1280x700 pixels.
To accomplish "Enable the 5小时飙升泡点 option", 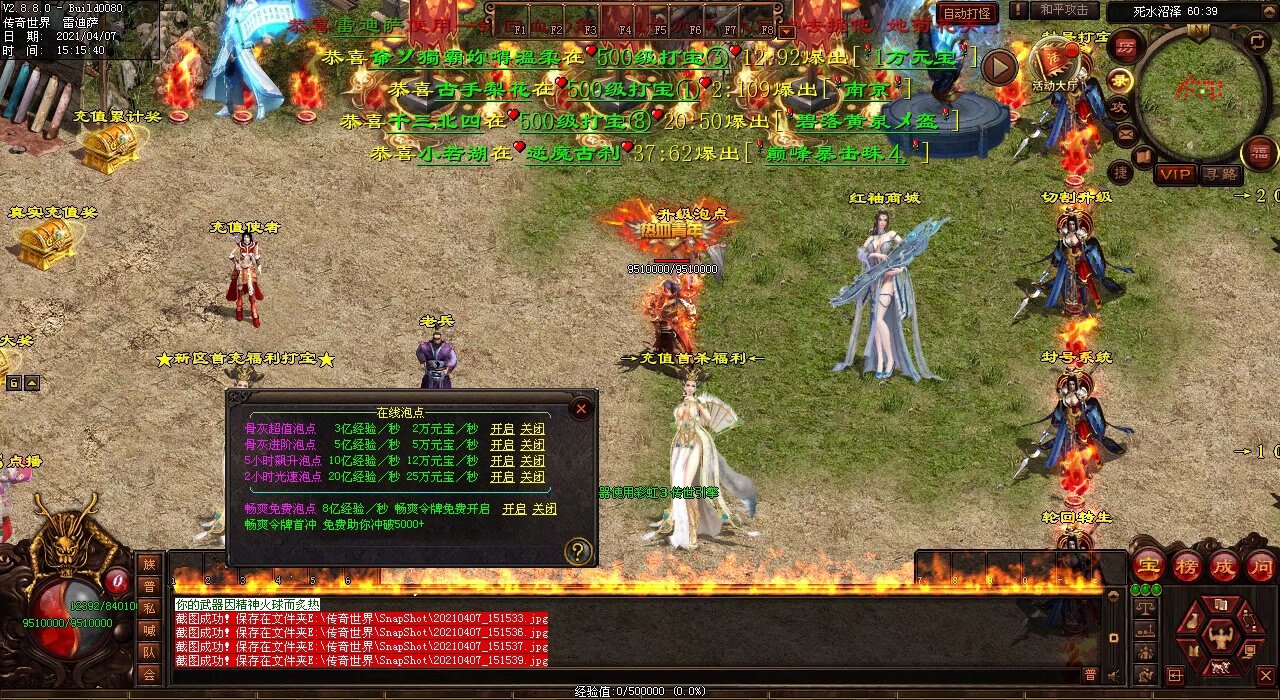I will click(x=502, y=461).
